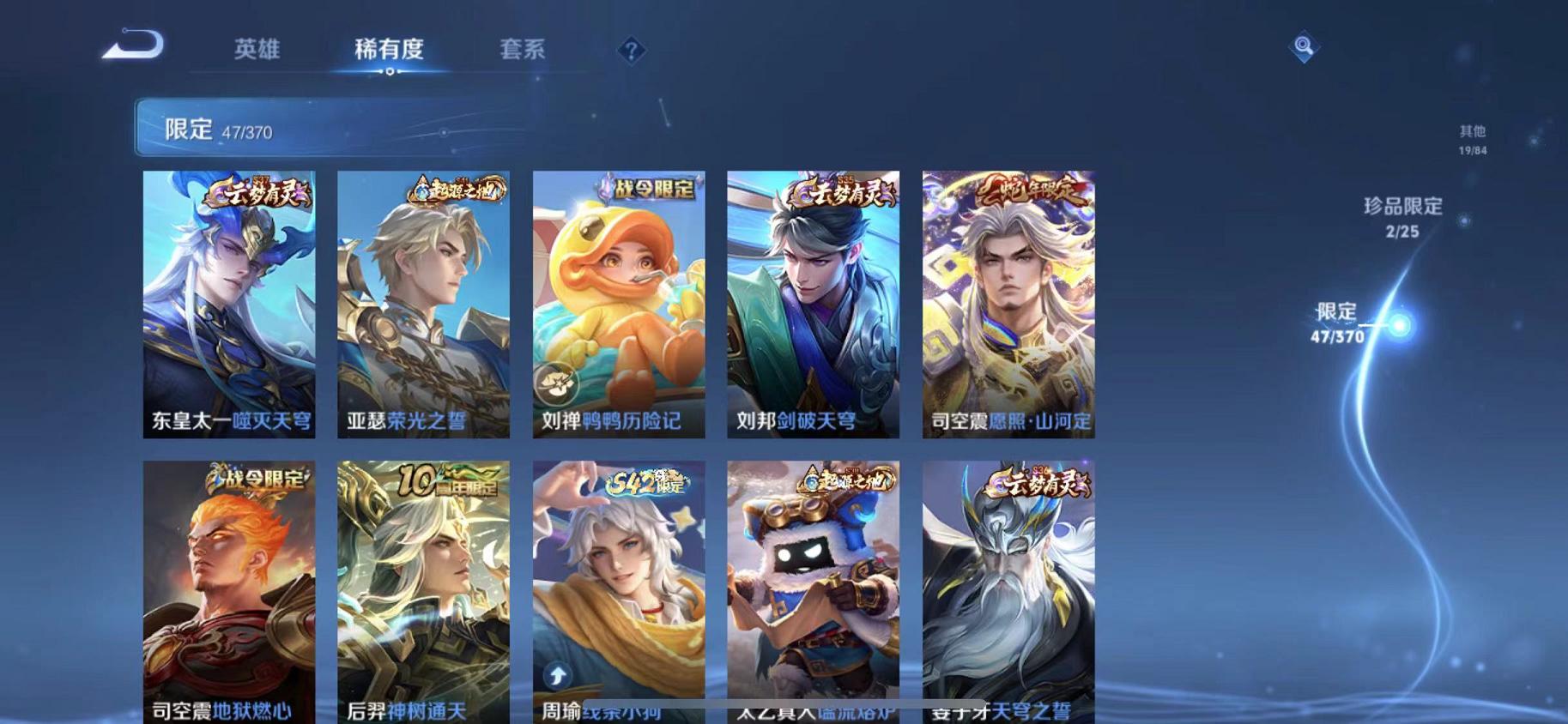The width and height of the screenshot is (1568, 724).
Task: Open the help question mark icon
Action: pyautogui.click(x=631, y=51)
